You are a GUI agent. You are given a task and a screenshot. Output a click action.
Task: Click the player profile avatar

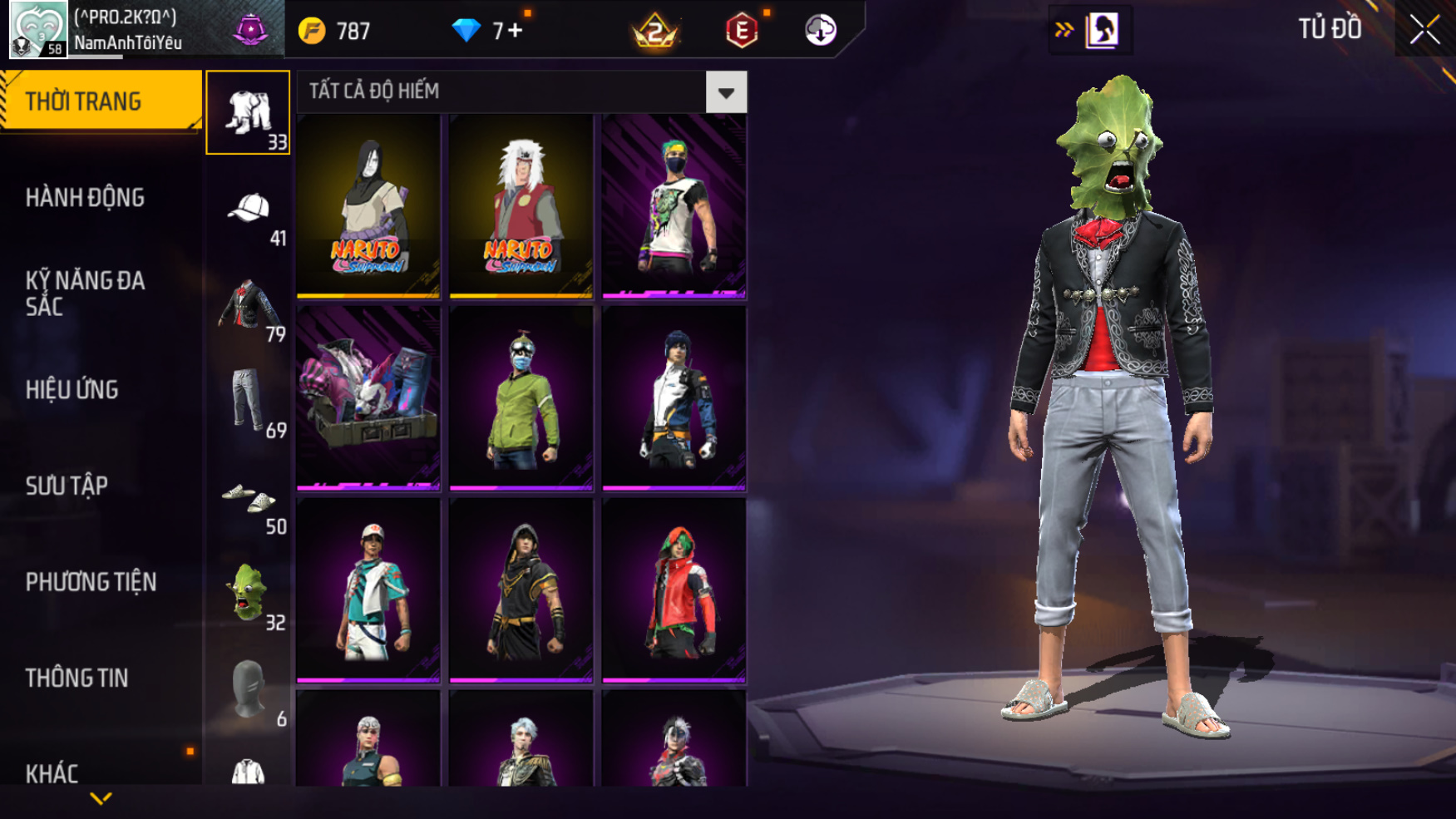(37, 29)
